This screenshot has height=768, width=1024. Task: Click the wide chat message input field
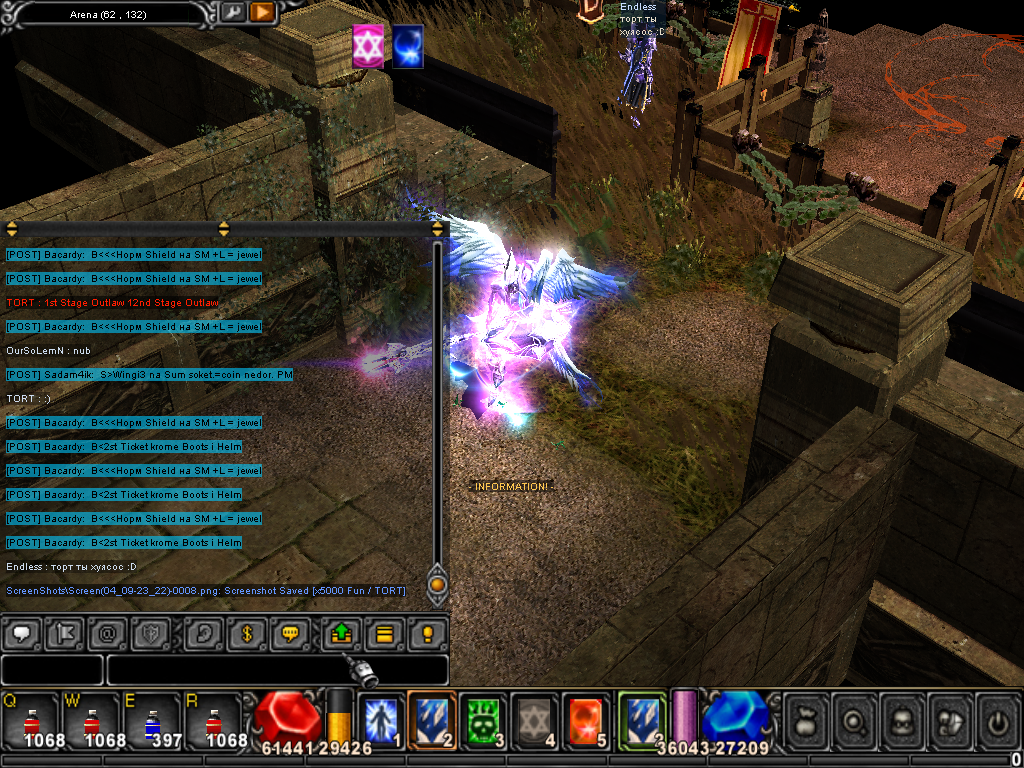(x=277, y=669)
